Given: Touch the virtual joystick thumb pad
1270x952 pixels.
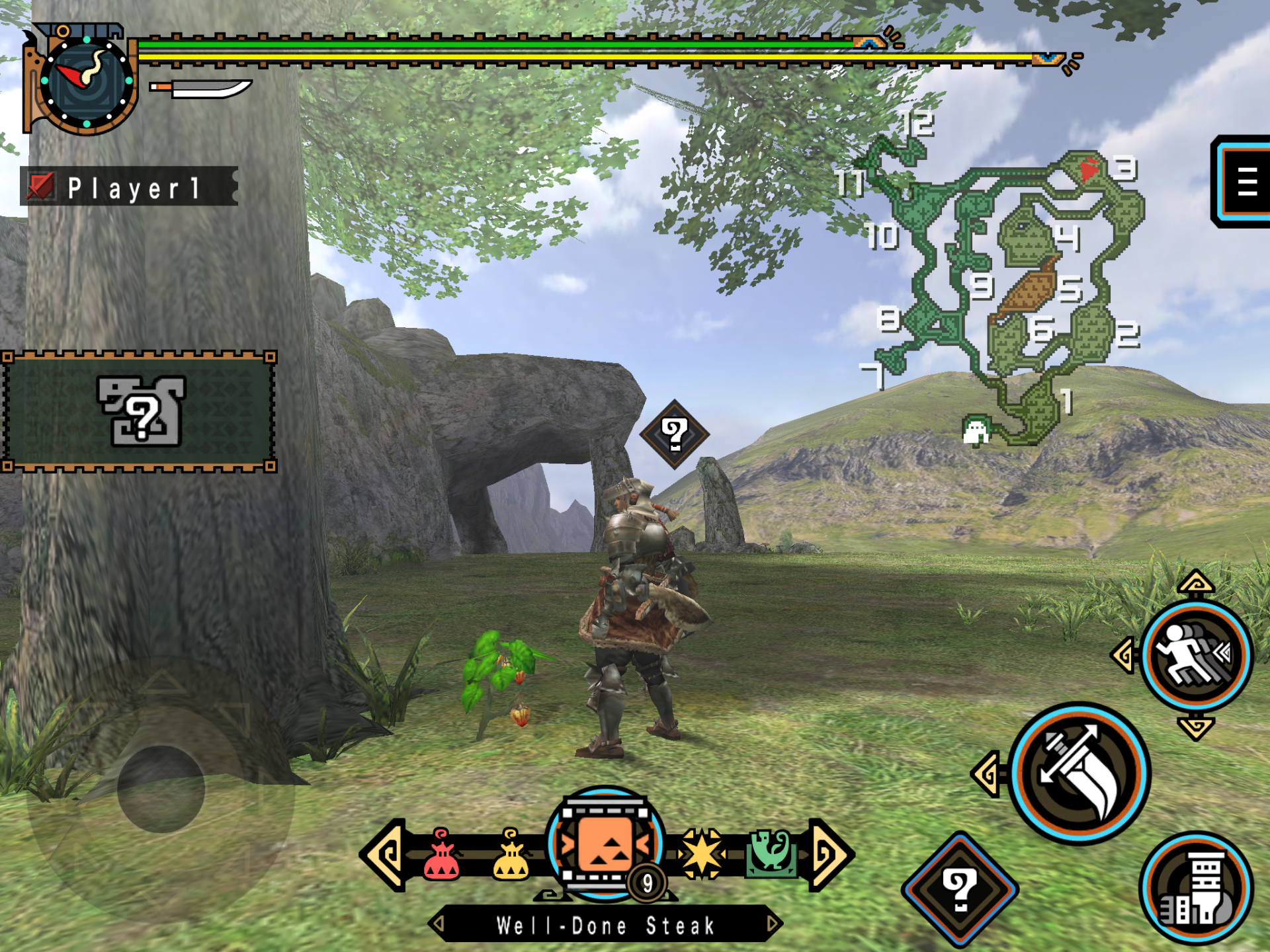Looking at the screenshot, I should pyautogui.click(x=161, y=788).
